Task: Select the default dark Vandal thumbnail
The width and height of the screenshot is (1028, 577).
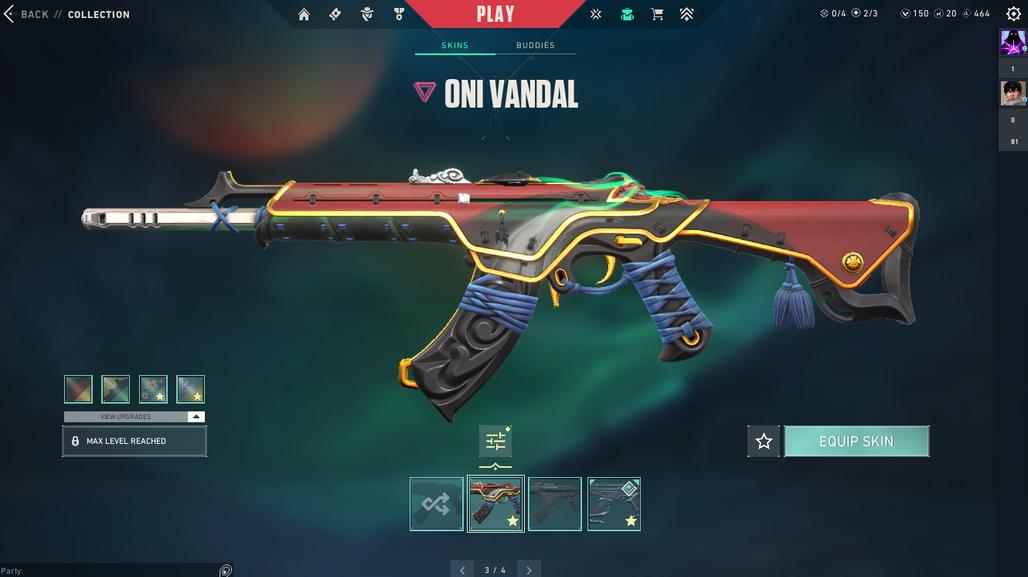Action: click(555, 504)
